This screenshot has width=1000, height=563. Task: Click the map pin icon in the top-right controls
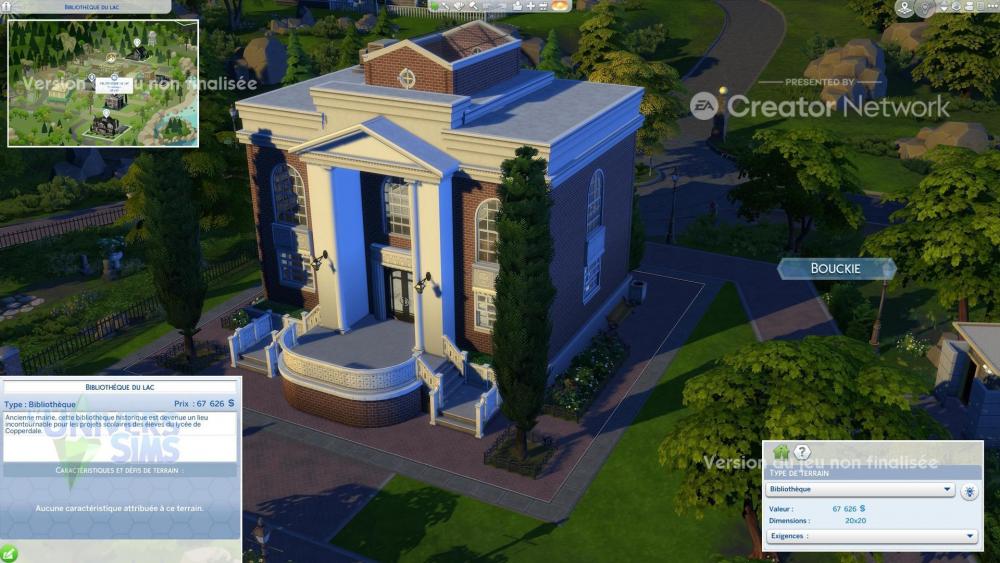[x=905, y=8]
